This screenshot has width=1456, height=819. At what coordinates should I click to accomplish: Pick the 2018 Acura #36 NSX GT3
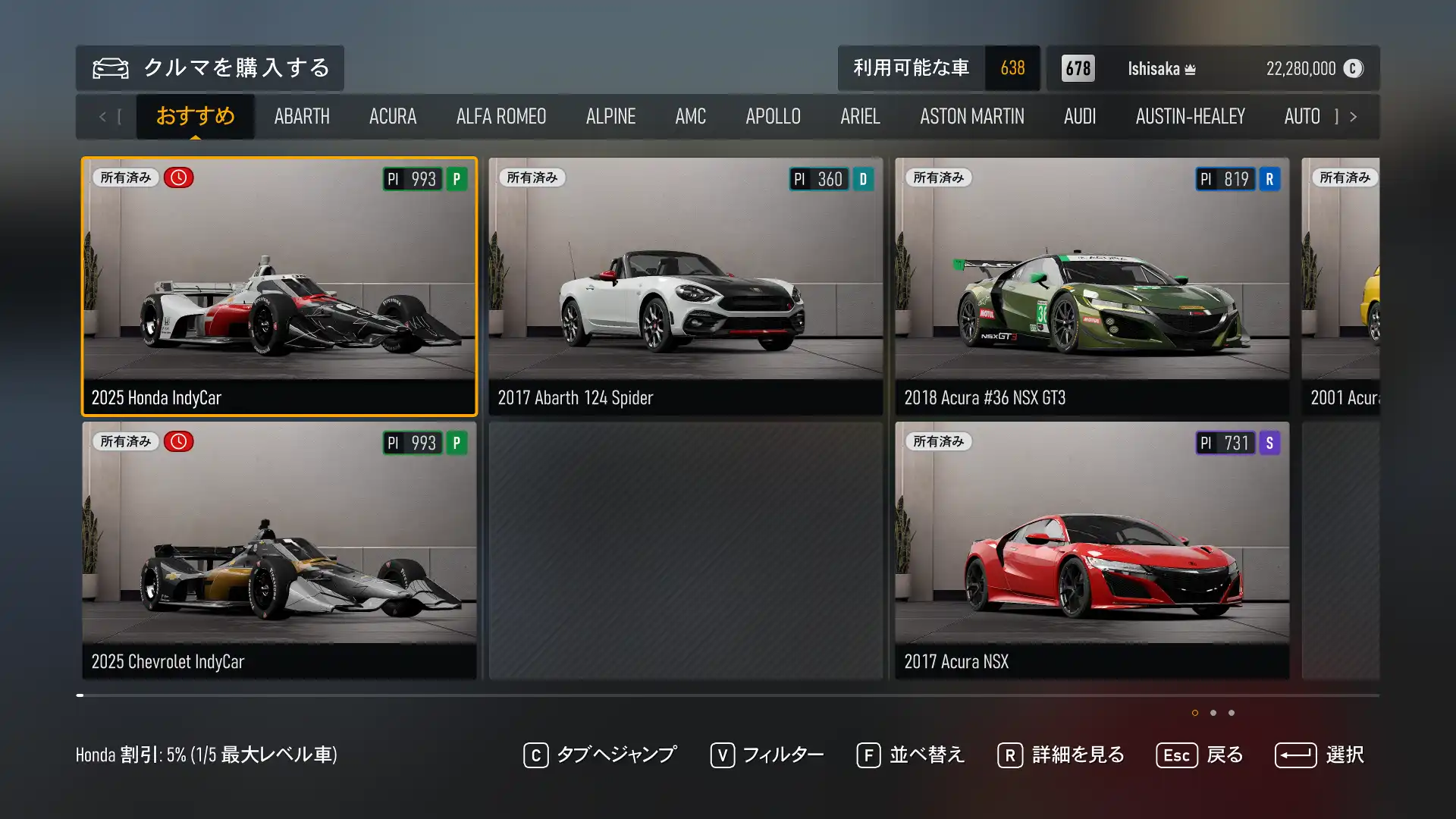pyautogui.click(x=1092, y=287)
